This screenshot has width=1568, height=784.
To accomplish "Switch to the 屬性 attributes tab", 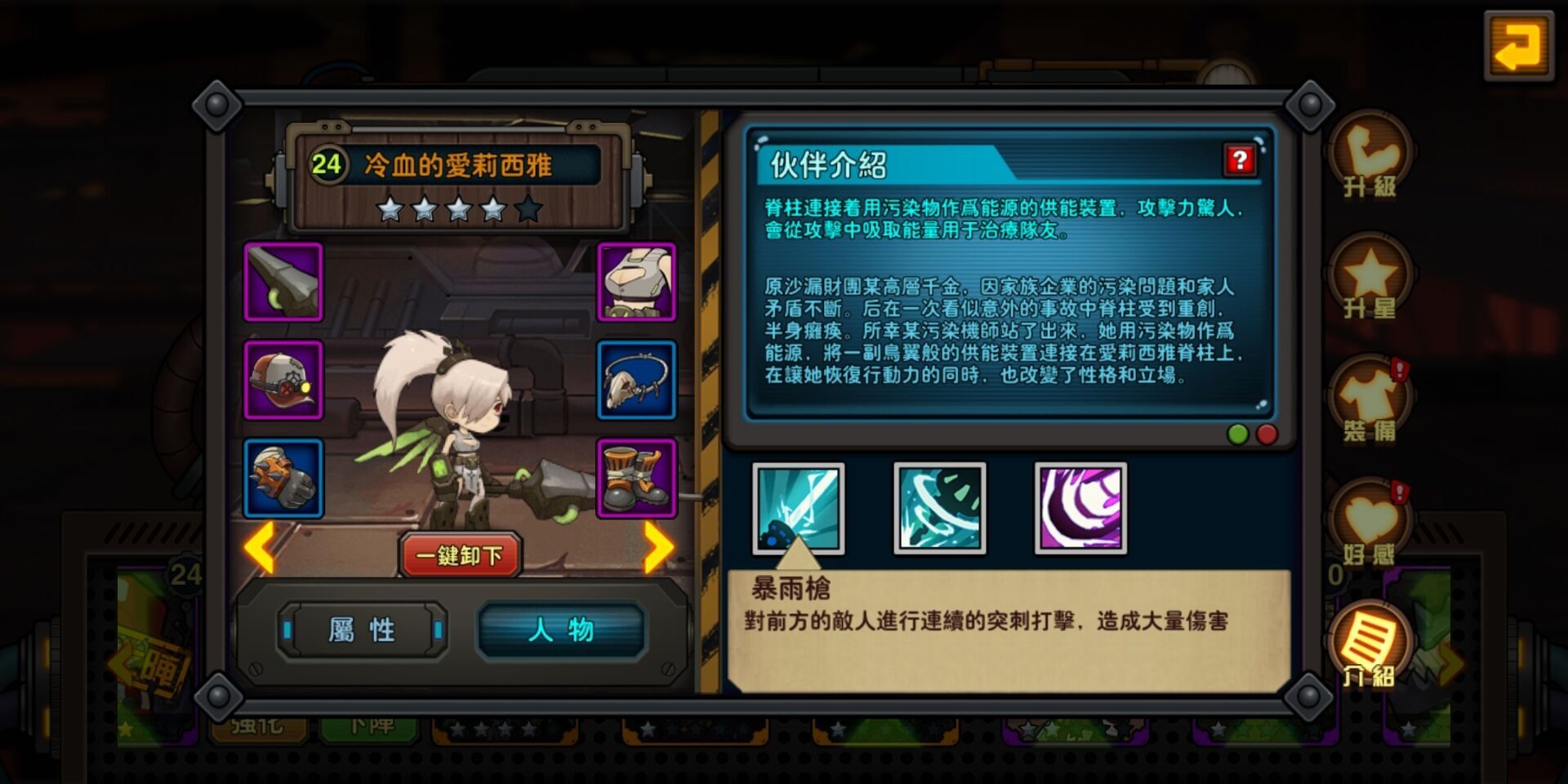I will point(362,630).
